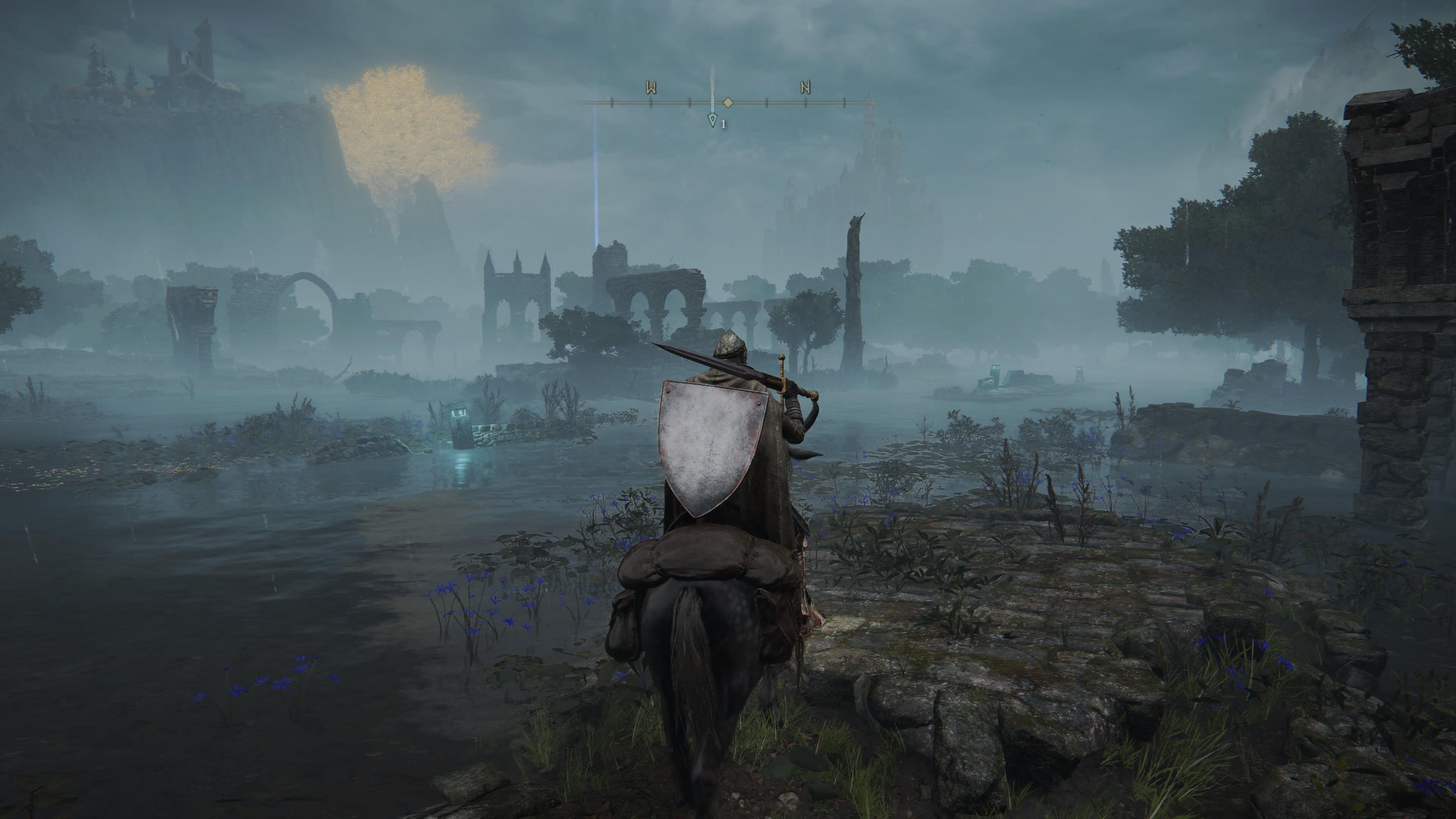The height and width of the screenshot is (819, 1456).
Task: Click the numbered beacon marker under the compass
Action: 713,121
